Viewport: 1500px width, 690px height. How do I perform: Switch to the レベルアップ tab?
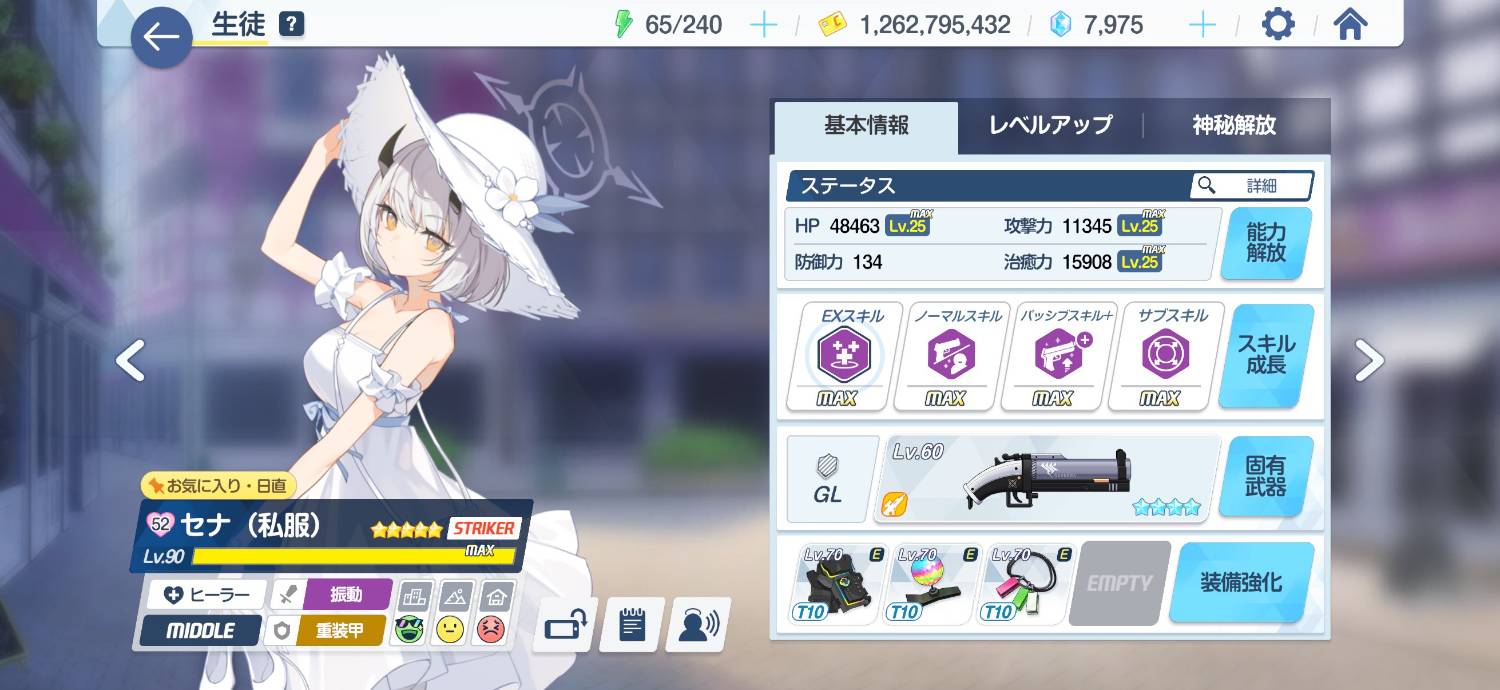1050,126
